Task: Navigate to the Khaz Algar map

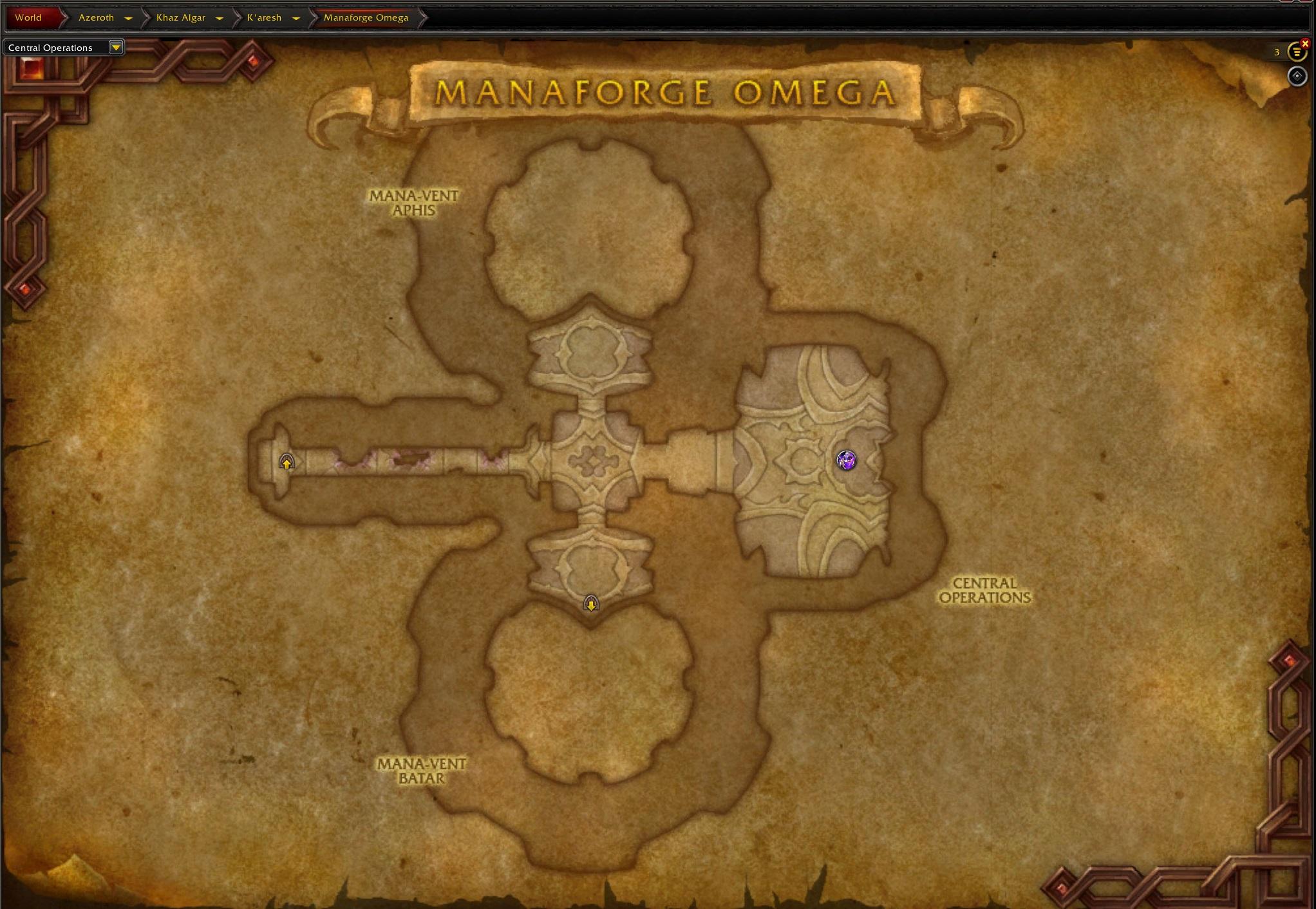Action: point(180,17)
